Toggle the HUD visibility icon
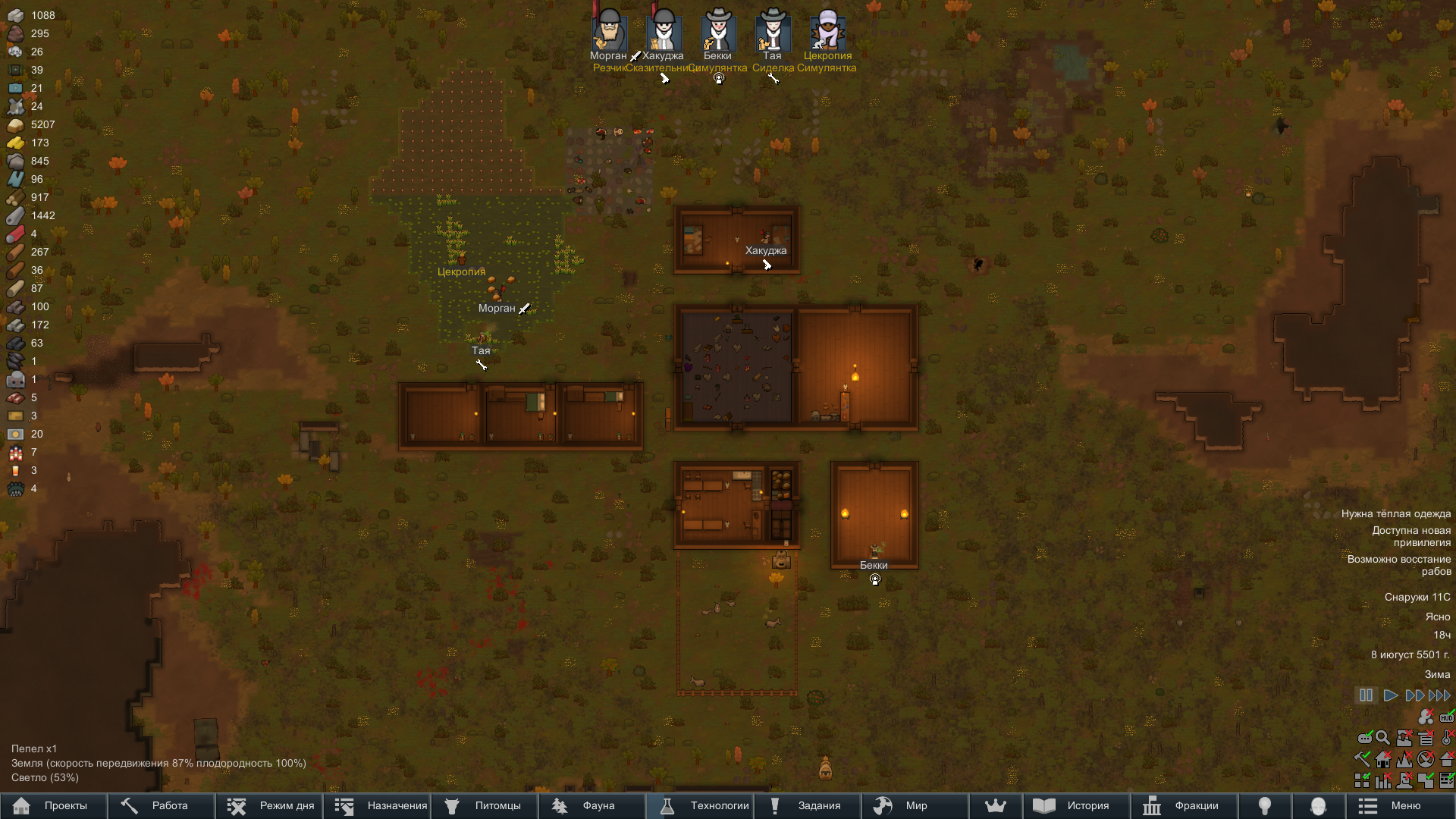 click(x=1447, y=717)
